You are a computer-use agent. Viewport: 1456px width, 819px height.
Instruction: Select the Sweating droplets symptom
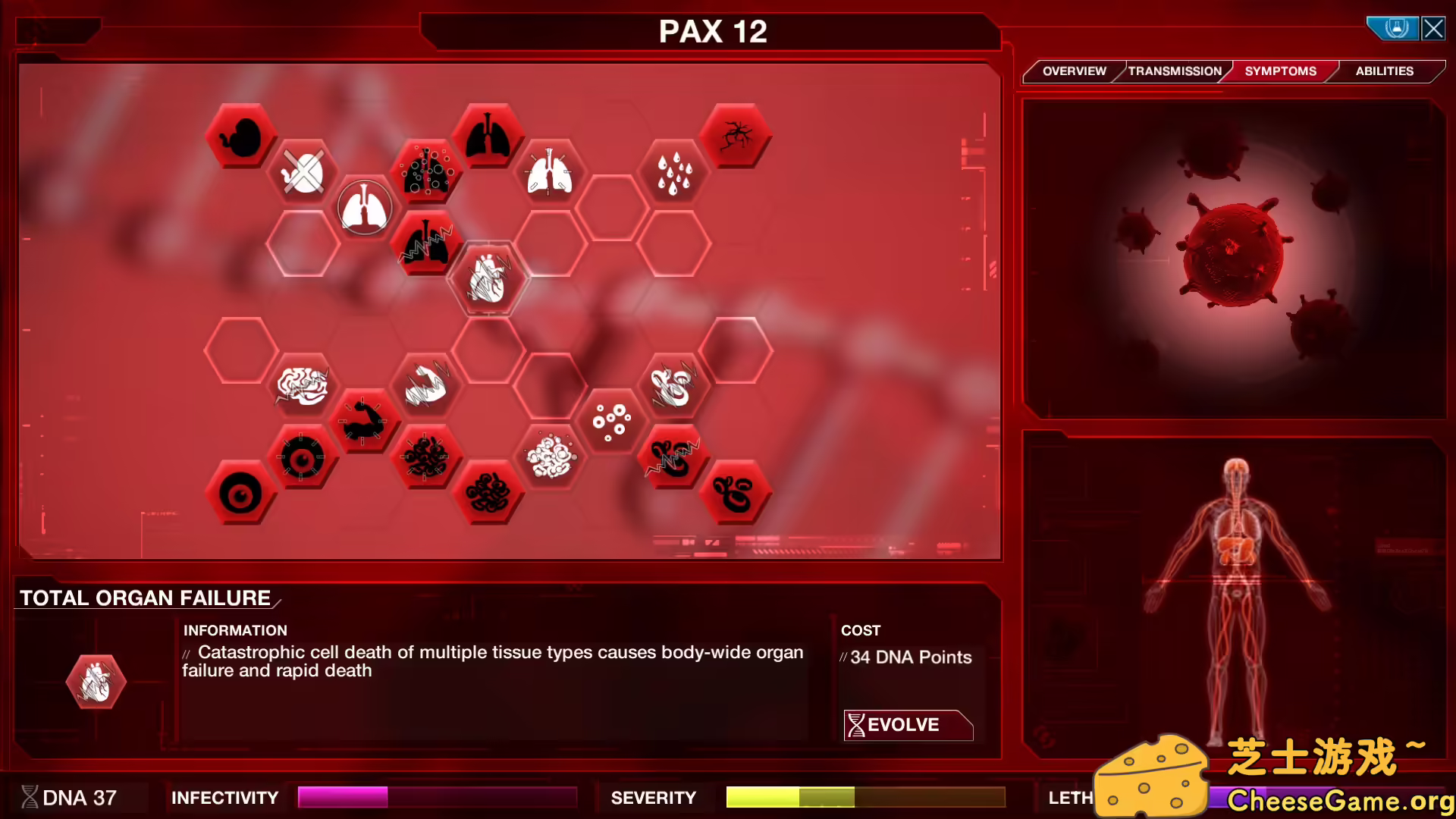point(673,174)
